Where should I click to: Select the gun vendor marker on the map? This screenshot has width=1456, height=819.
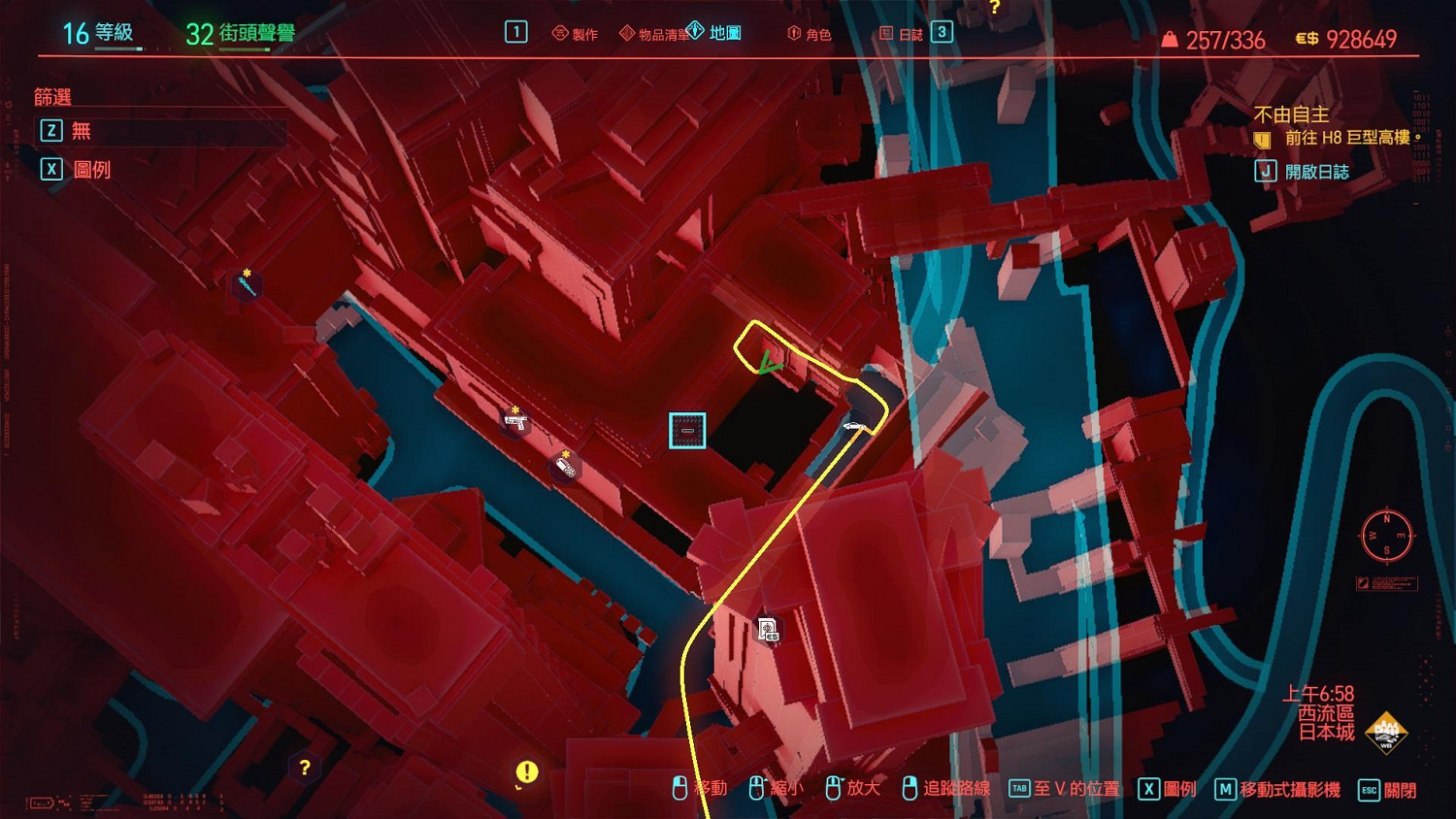tap(514, 424)
